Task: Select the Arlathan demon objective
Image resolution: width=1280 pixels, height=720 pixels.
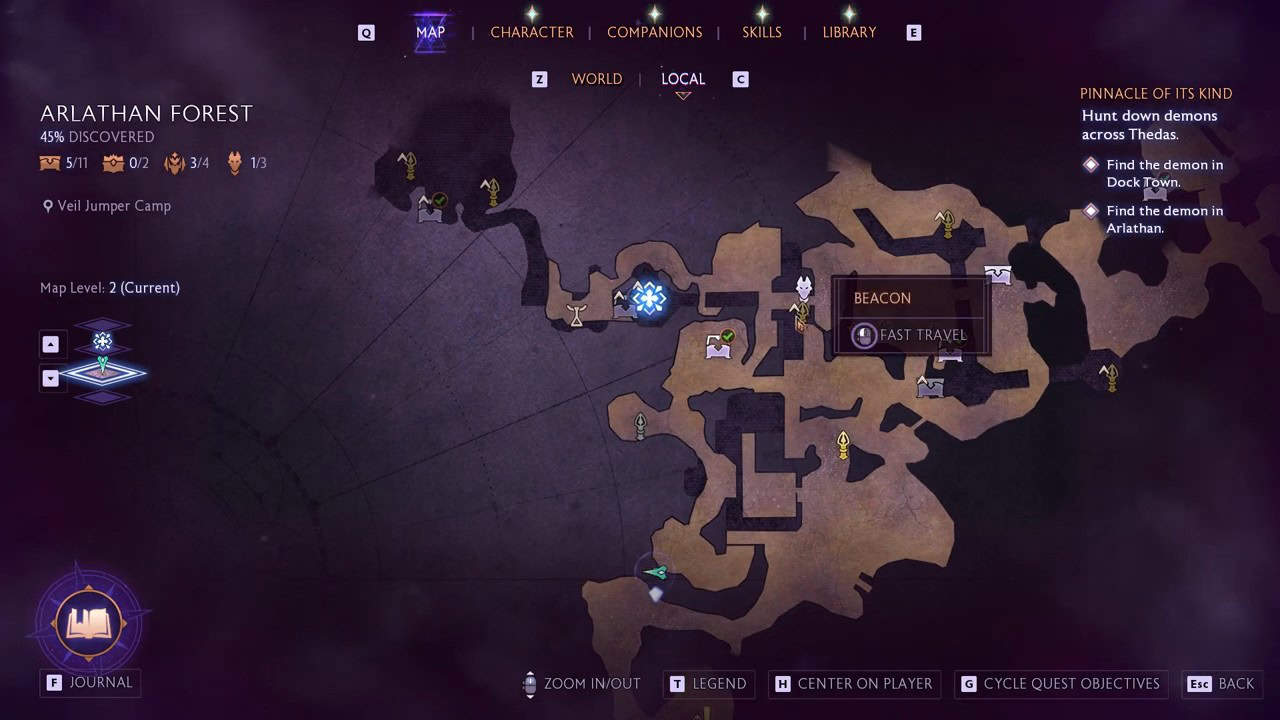Action: click(x=1164, y=219)
